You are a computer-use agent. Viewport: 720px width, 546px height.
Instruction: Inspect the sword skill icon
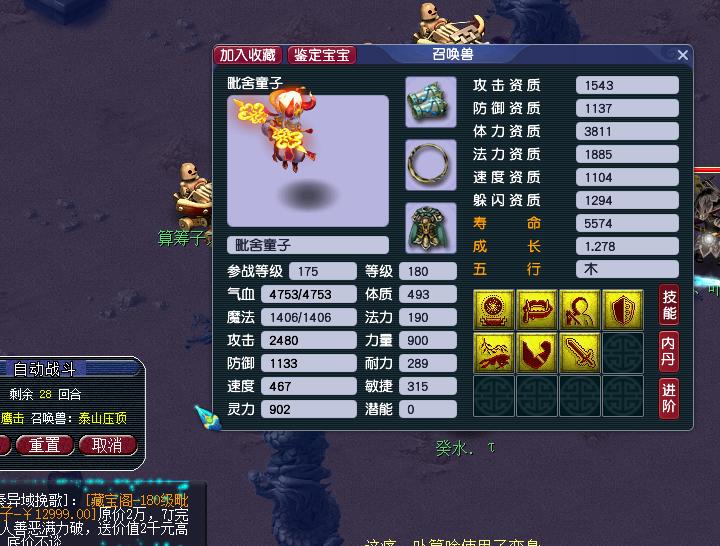pos(580,352)
